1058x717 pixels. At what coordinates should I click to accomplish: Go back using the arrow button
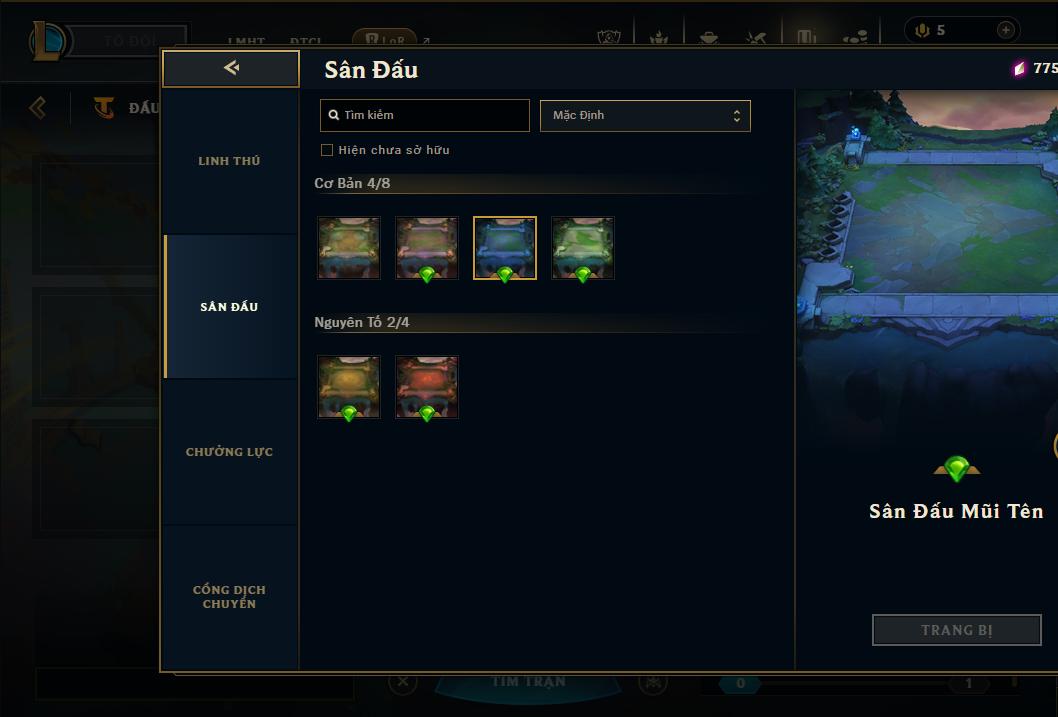click(x=231, y=69)
